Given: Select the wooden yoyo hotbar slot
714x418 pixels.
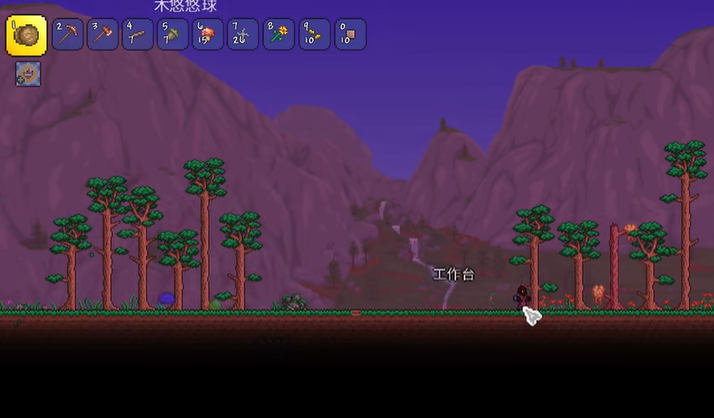Looking at the screenshot, I should [27, 35].
